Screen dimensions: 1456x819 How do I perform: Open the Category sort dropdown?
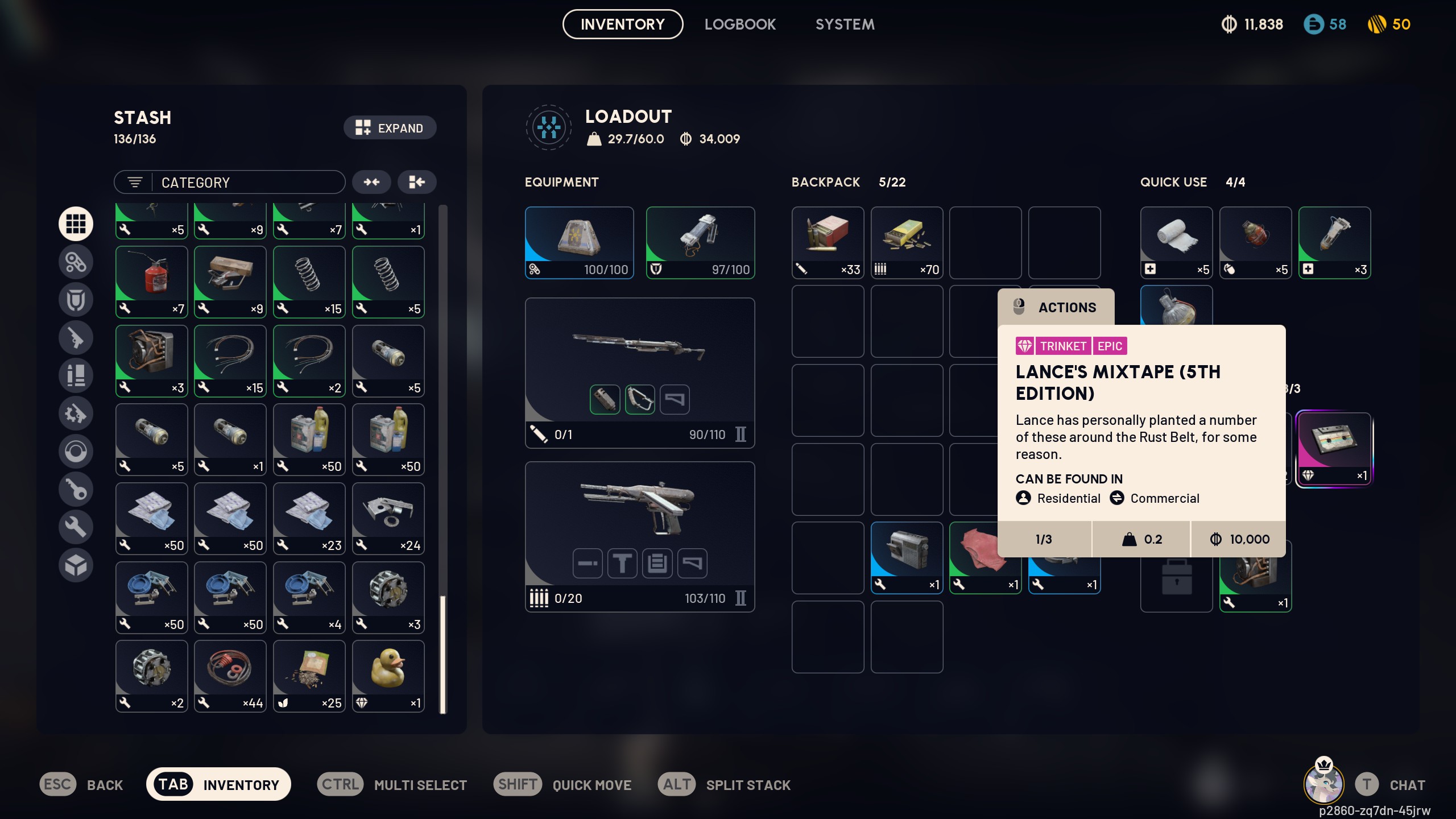point(230,183)
